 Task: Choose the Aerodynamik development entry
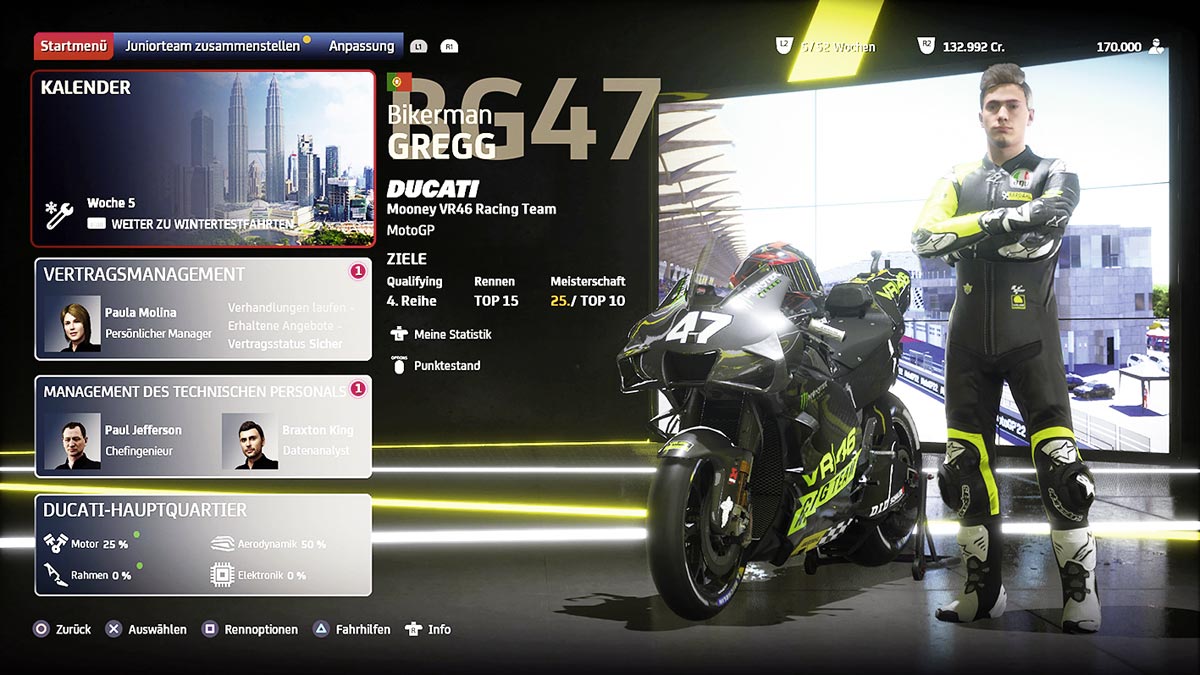coord(268,544)
